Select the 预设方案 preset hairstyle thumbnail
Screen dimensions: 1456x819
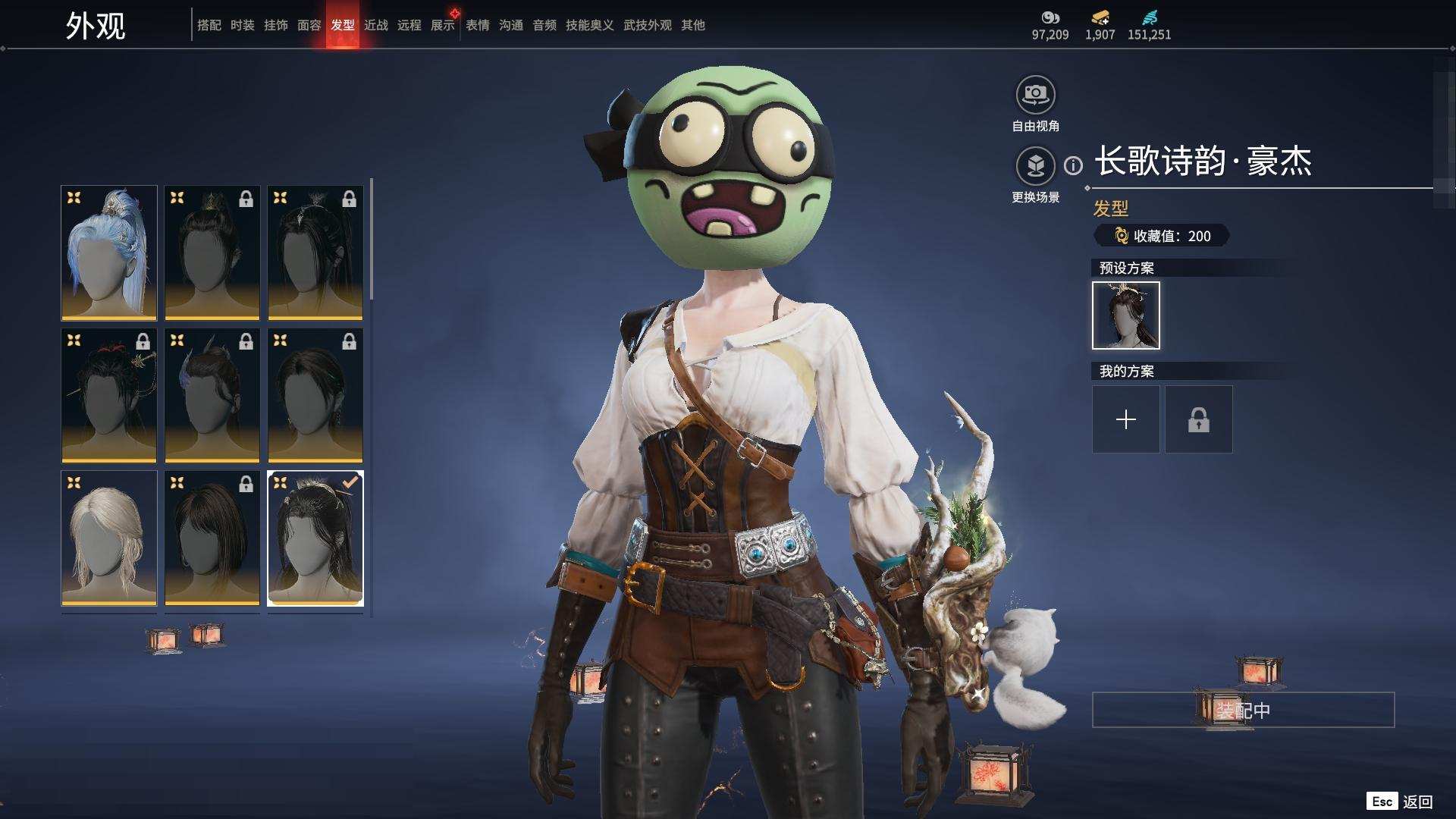click(1126, 315)
